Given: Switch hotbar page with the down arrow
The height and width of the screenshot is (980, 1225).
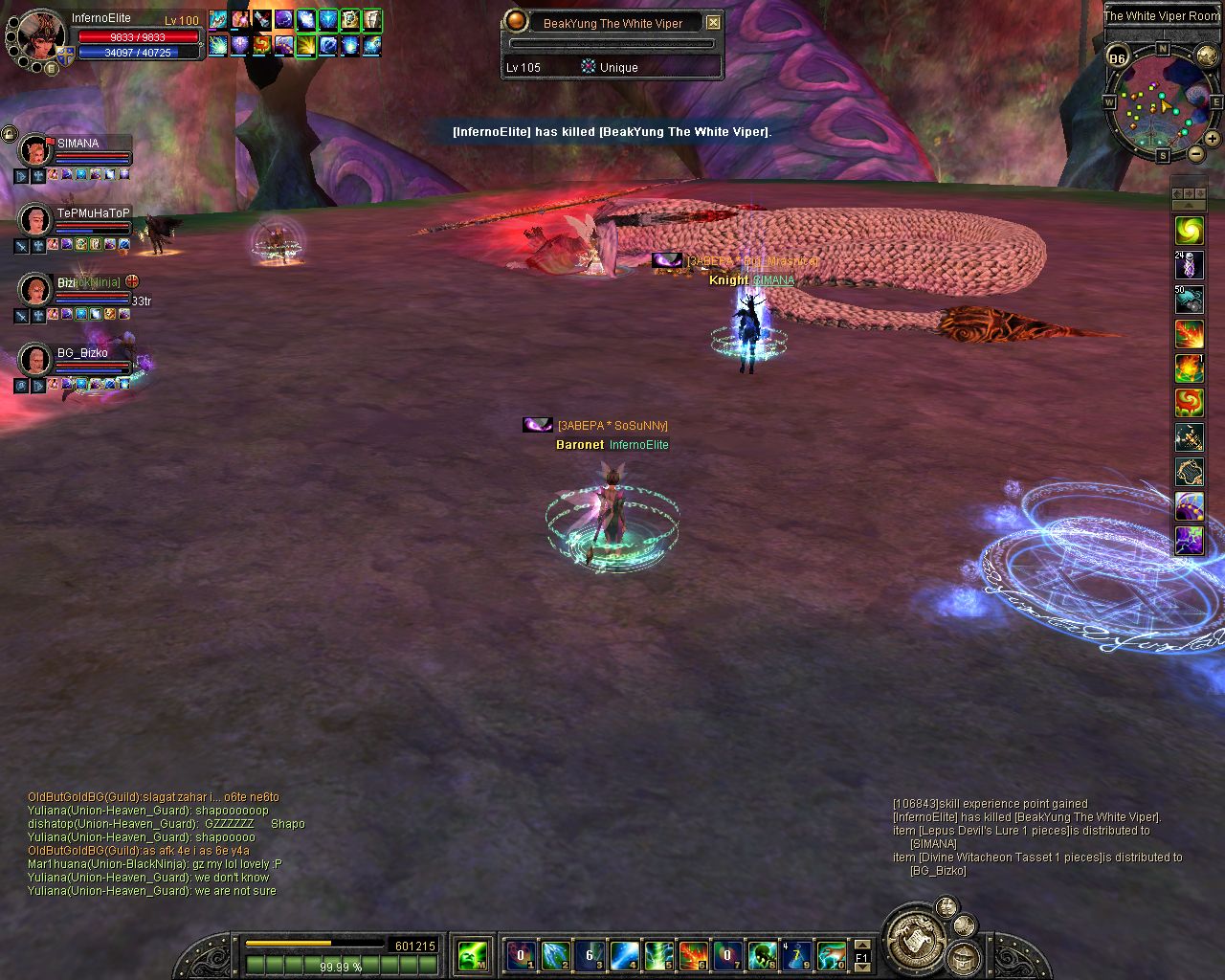Looking at the screenshot, I should tap(861, 967).
